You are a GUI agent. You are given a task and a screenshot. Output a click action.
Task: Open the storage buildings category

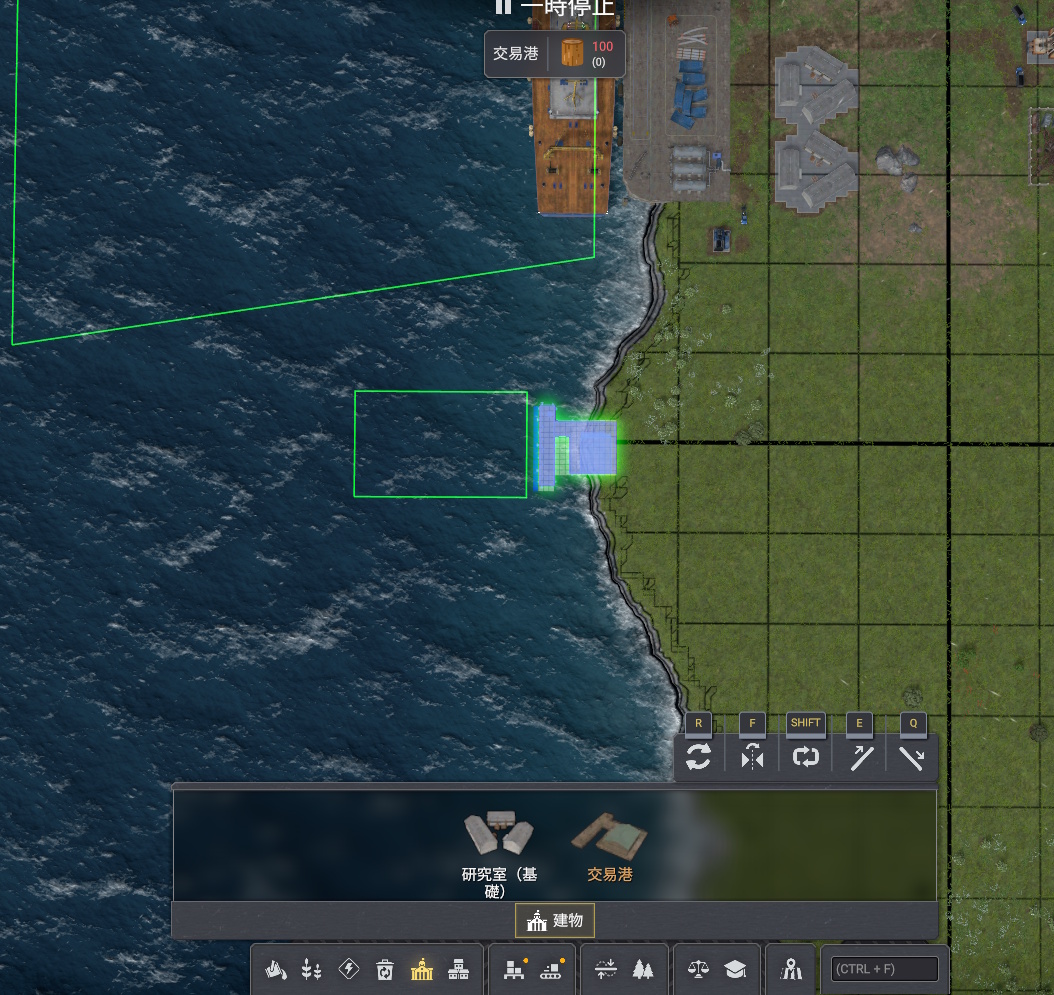[x=458, y=969]
